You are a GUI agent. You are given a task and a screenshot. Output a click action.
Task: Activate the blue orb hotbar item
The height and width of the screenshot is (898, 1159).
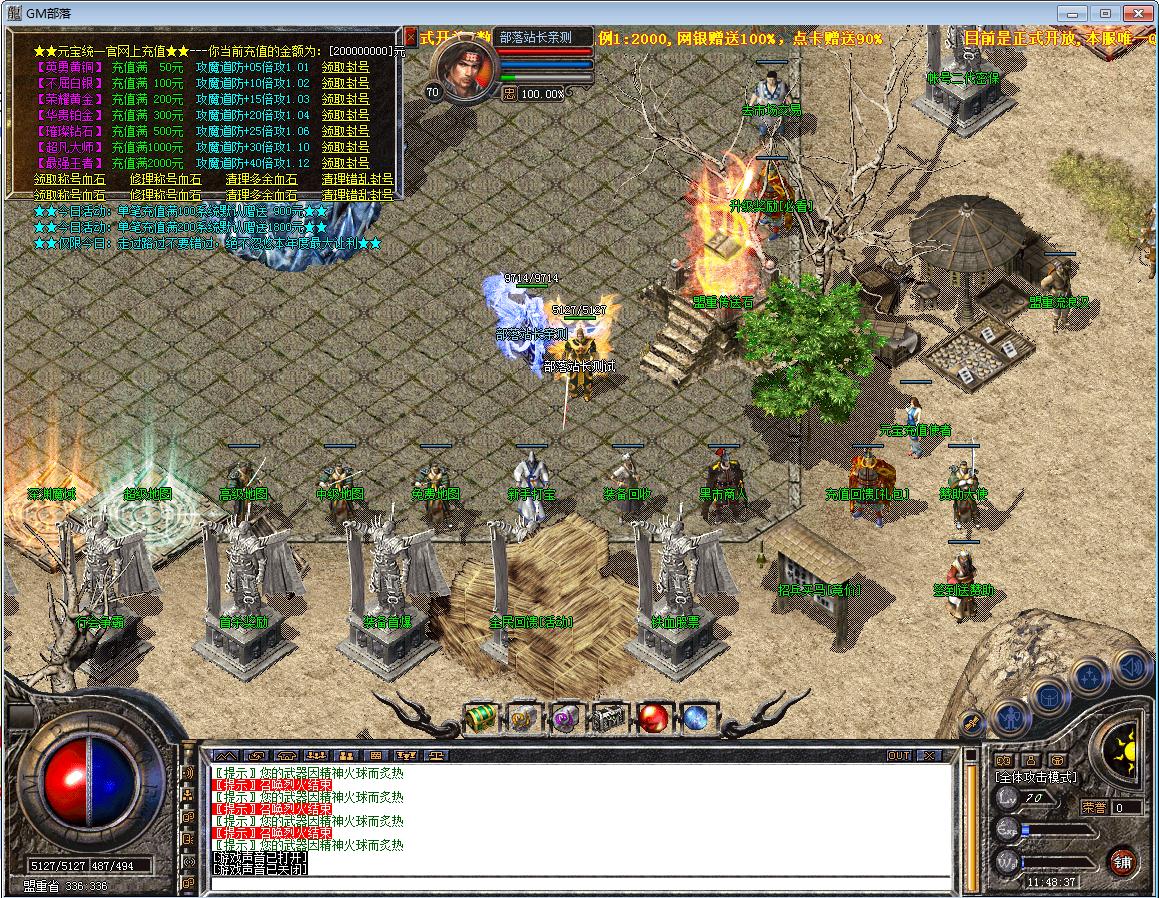point(696,718)
